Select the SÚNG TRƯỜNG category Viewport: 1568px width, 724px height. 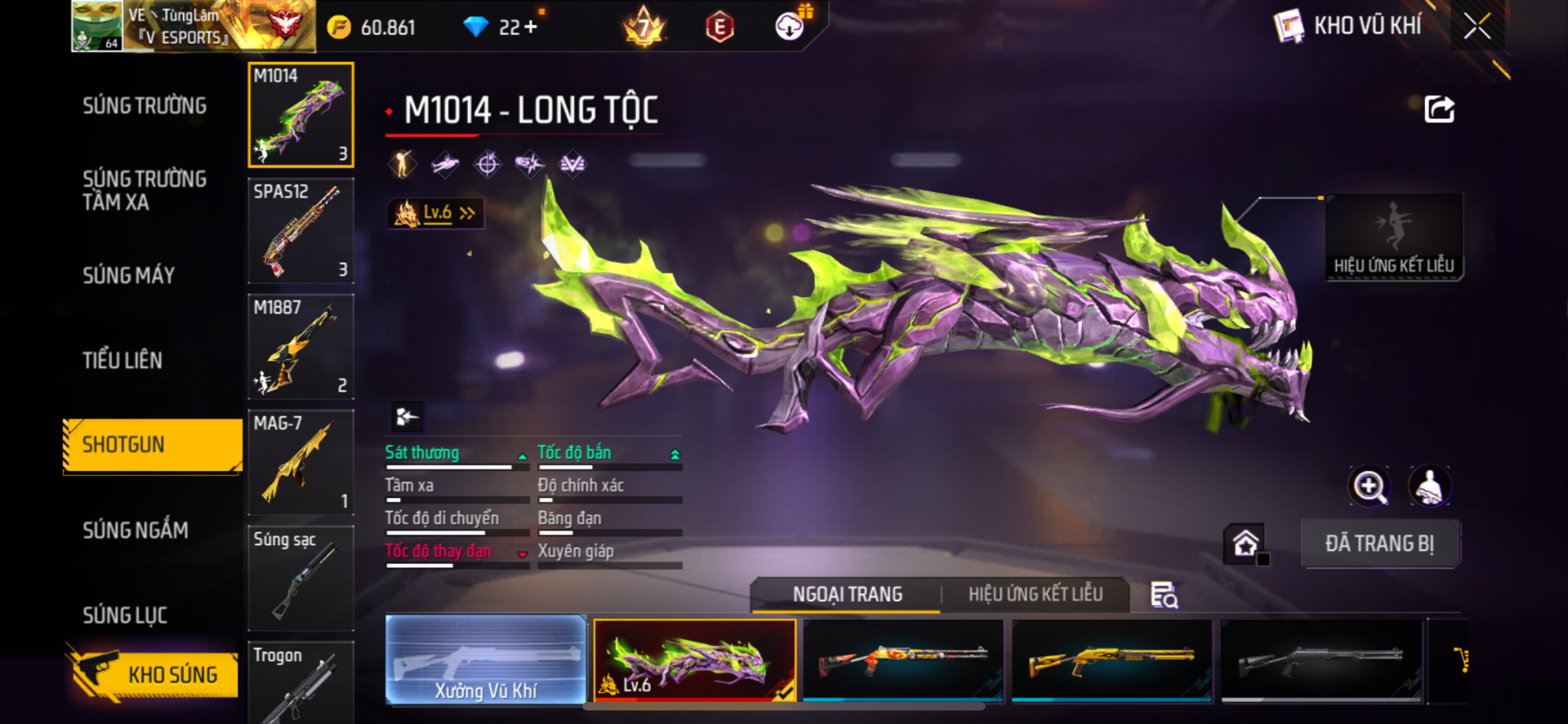[x=145, y=106]
